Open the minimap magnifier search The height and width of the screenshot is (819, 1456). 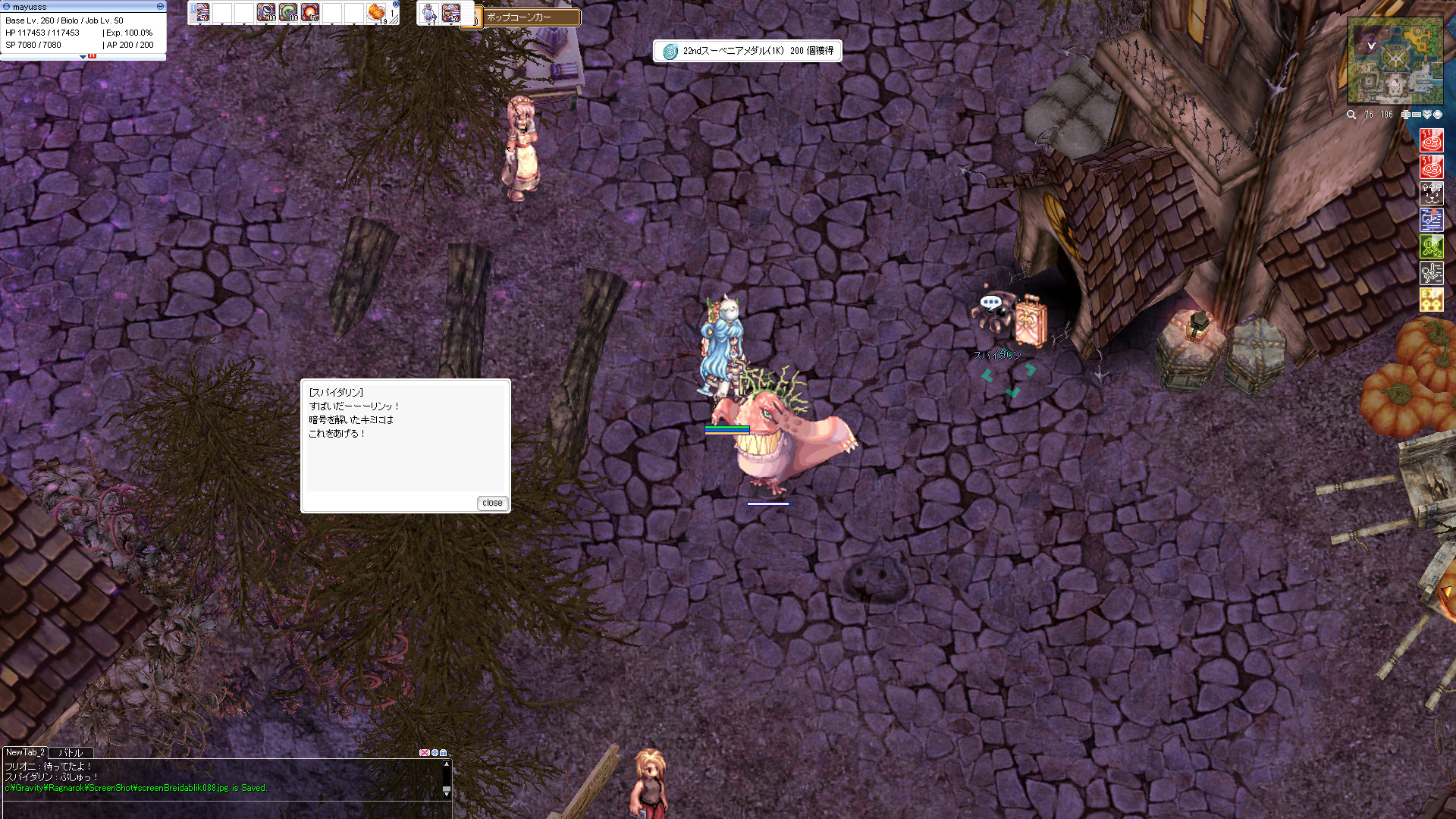pyautogui.click(x=1351, y=115)
